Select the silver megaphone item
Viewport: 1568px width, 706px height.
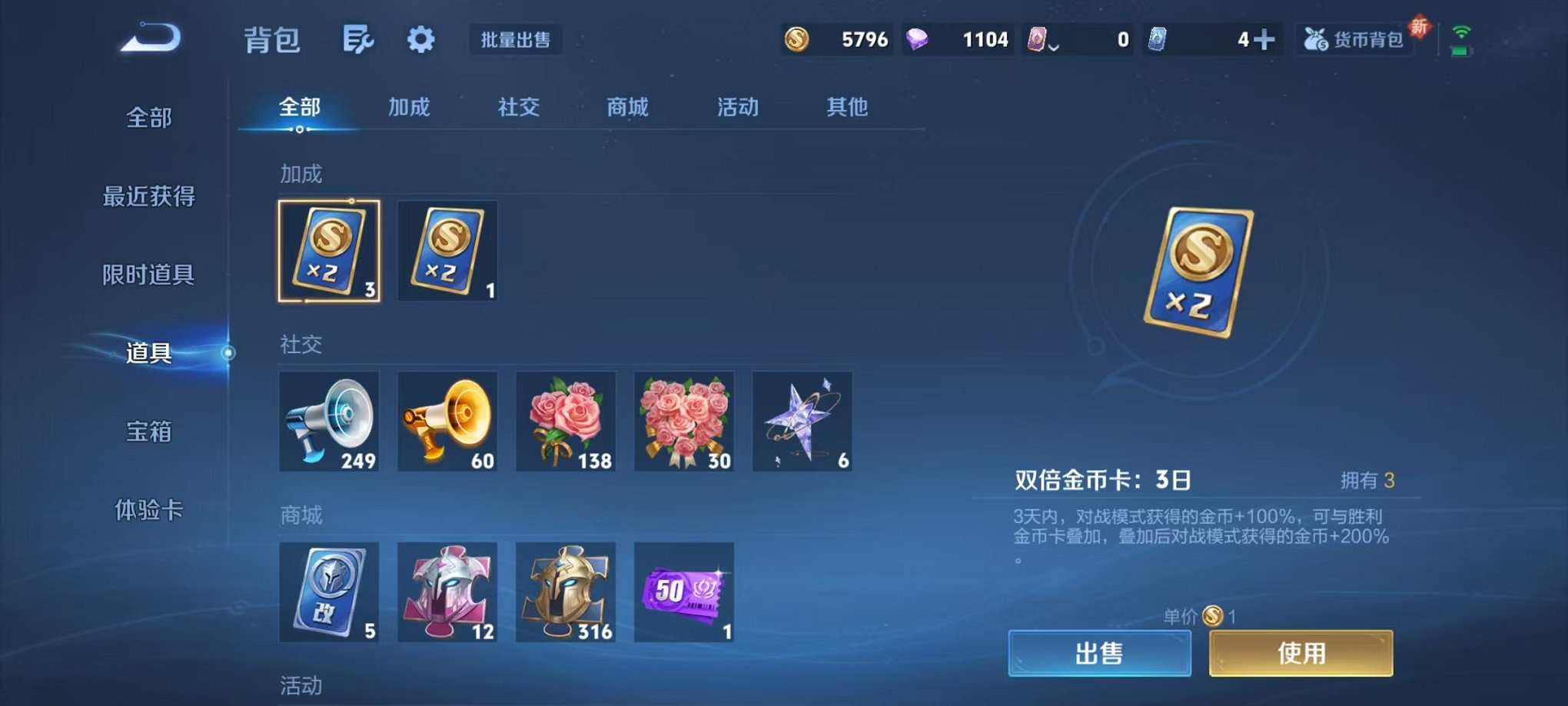pos(329,421)
